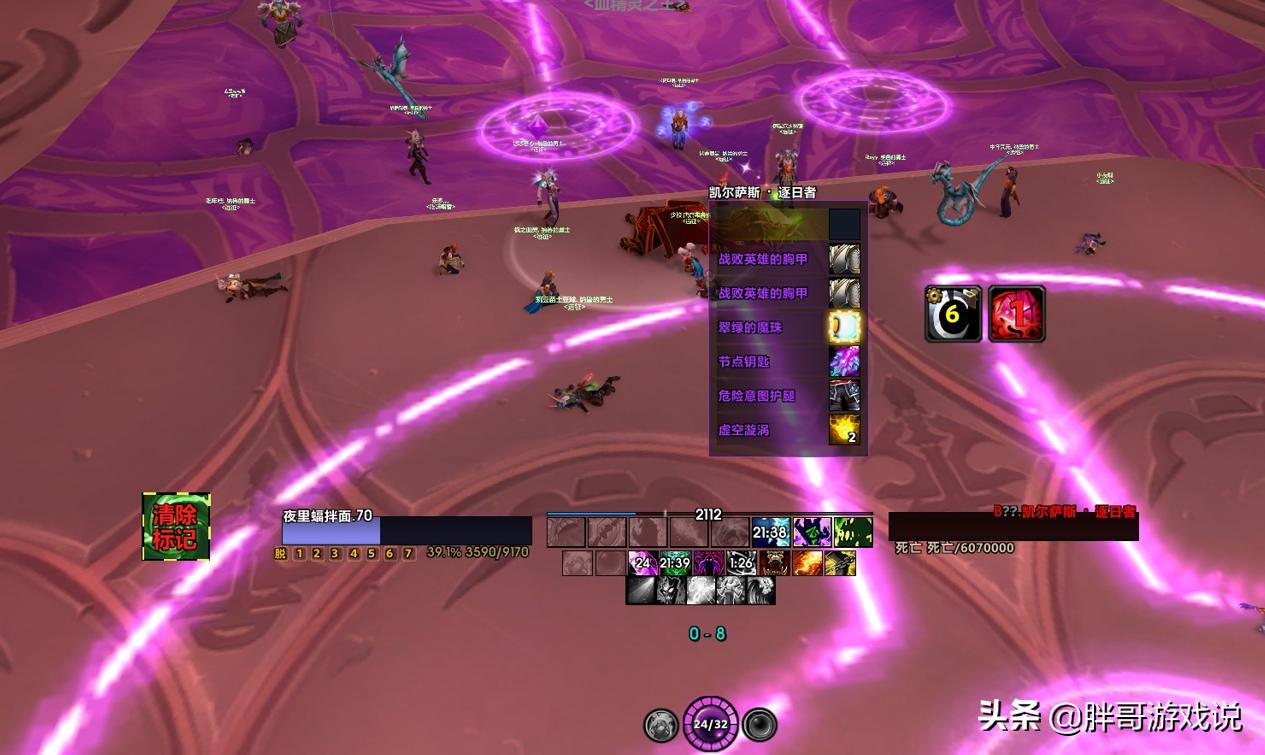The image size is (1265, 755).
Task: Click the 清除标记 clear marks button
Action: click(176, 526)
